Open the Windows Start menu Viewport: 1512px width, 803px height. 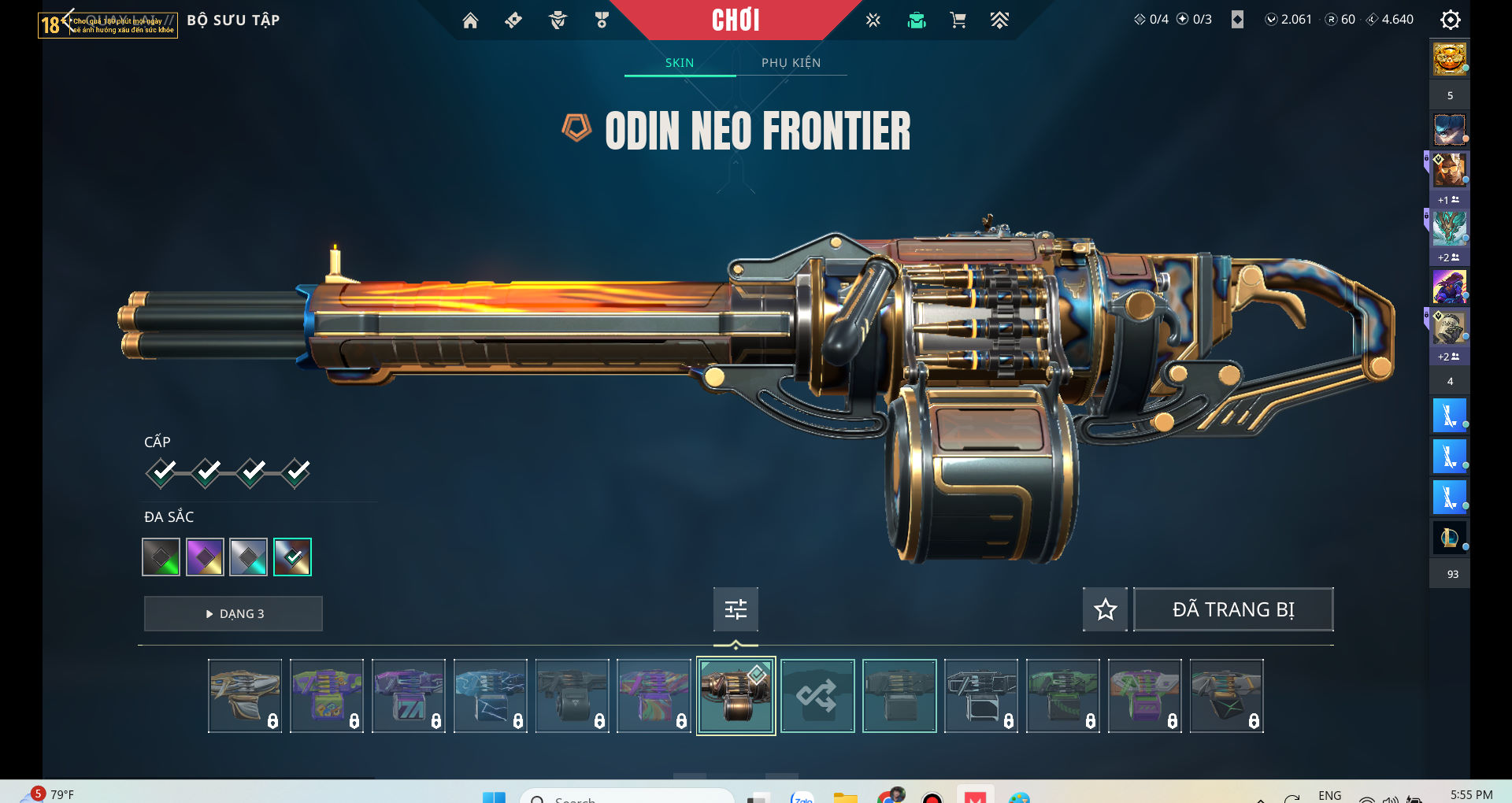click(x=494, y=797)
